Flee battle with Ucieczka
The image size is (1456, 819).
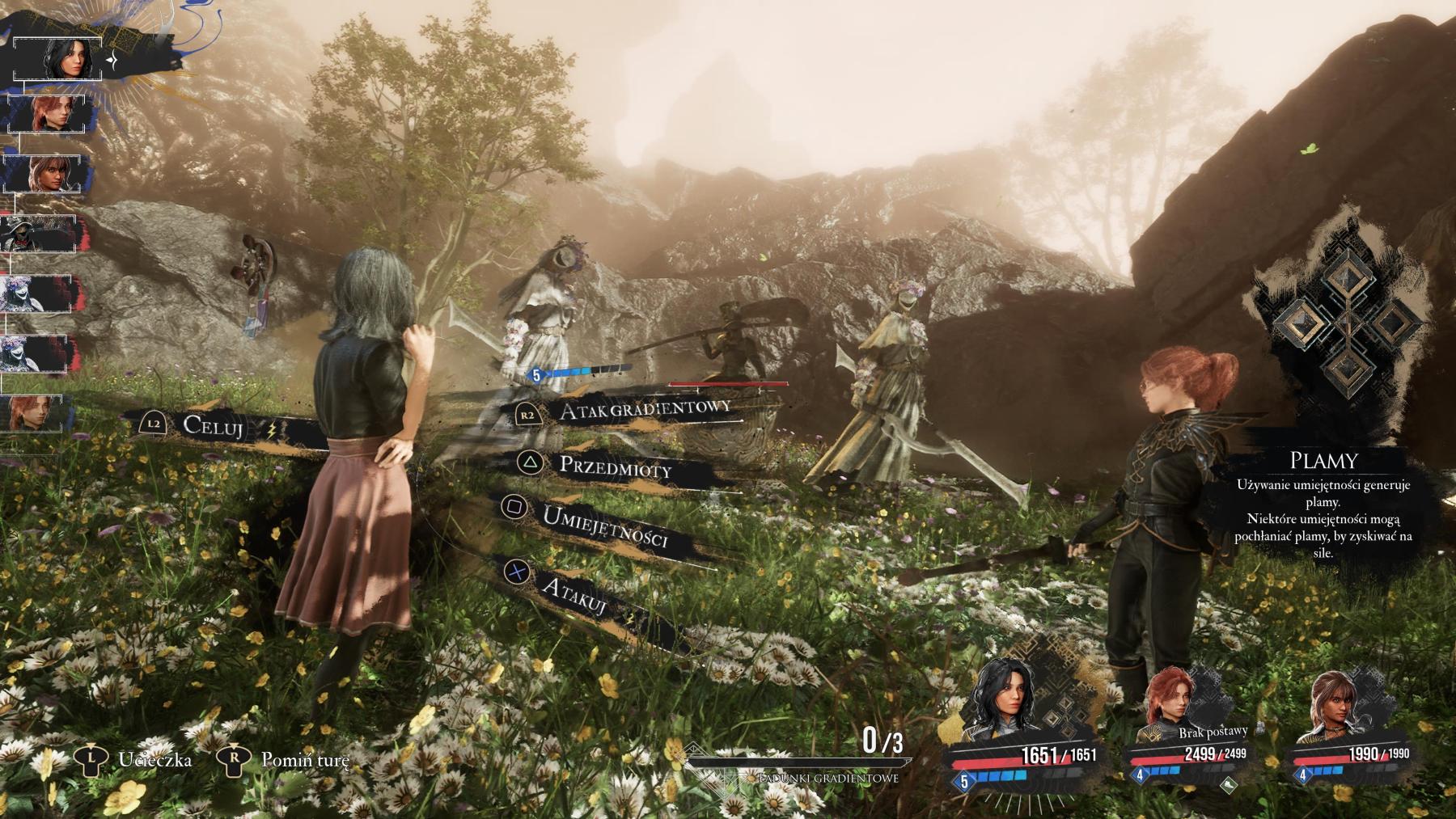154,759
